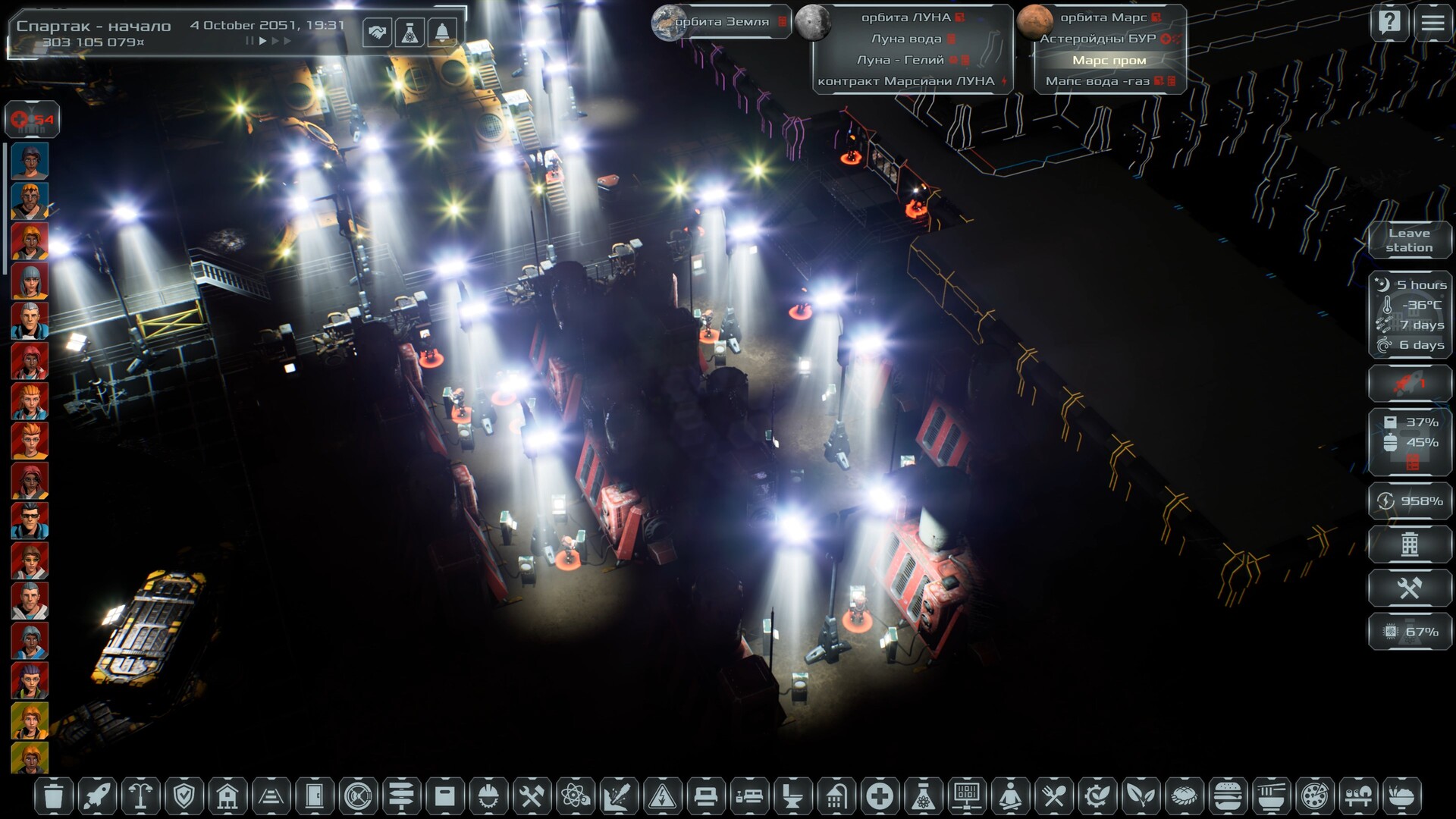This screenshot has width=1456, height=819.
Task: Open the research flask icon near date
Action: tap(409, 33)
